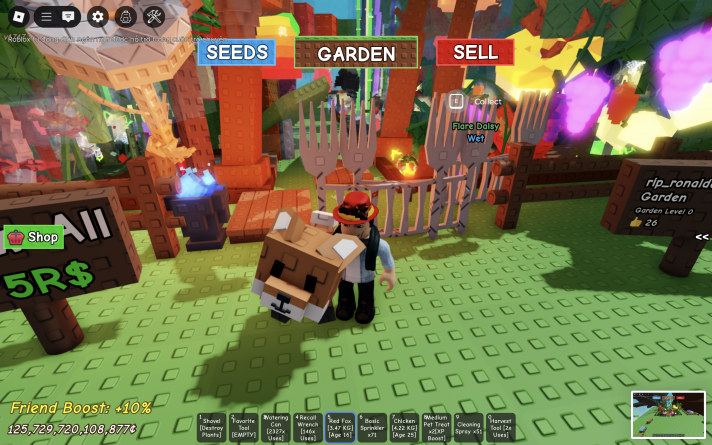Open the hamburger list menu

click(46, 16)
